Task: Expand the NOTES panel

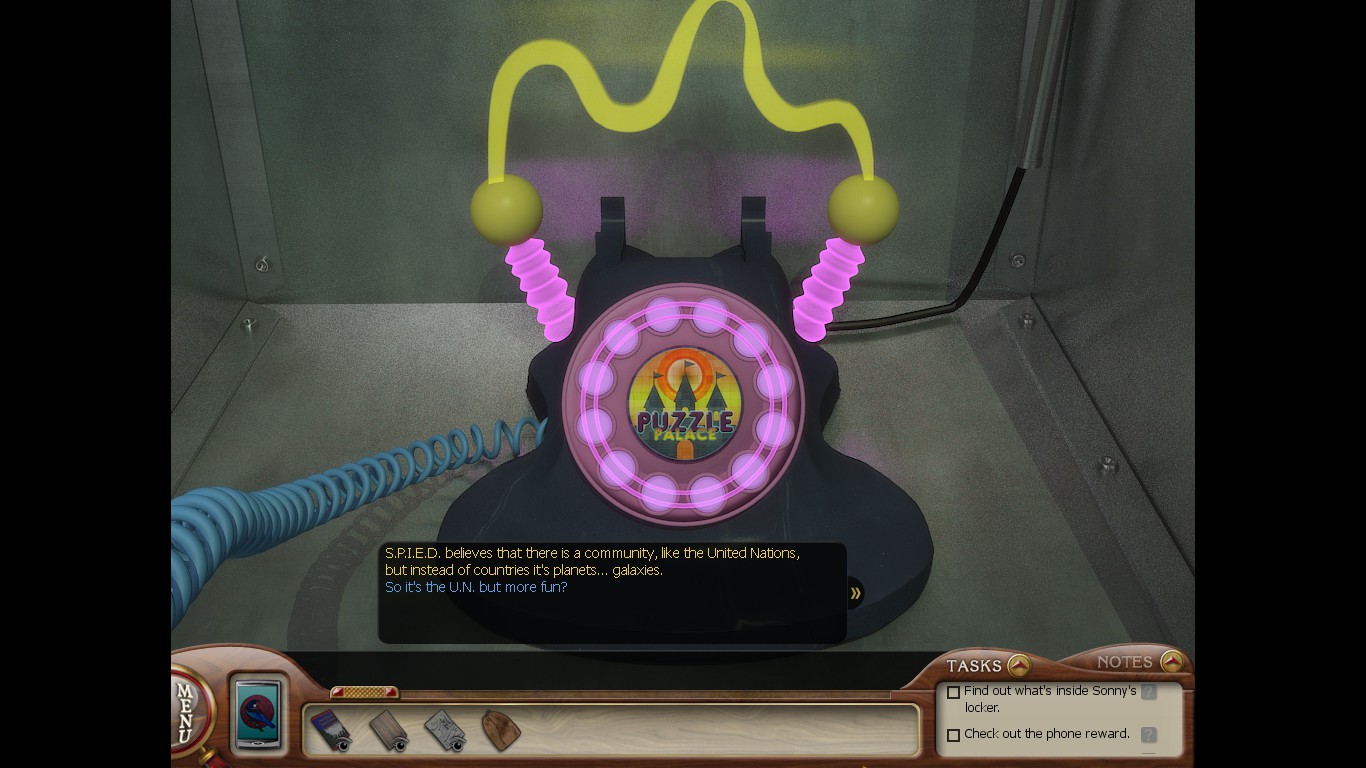Action: coord(1172,662)
